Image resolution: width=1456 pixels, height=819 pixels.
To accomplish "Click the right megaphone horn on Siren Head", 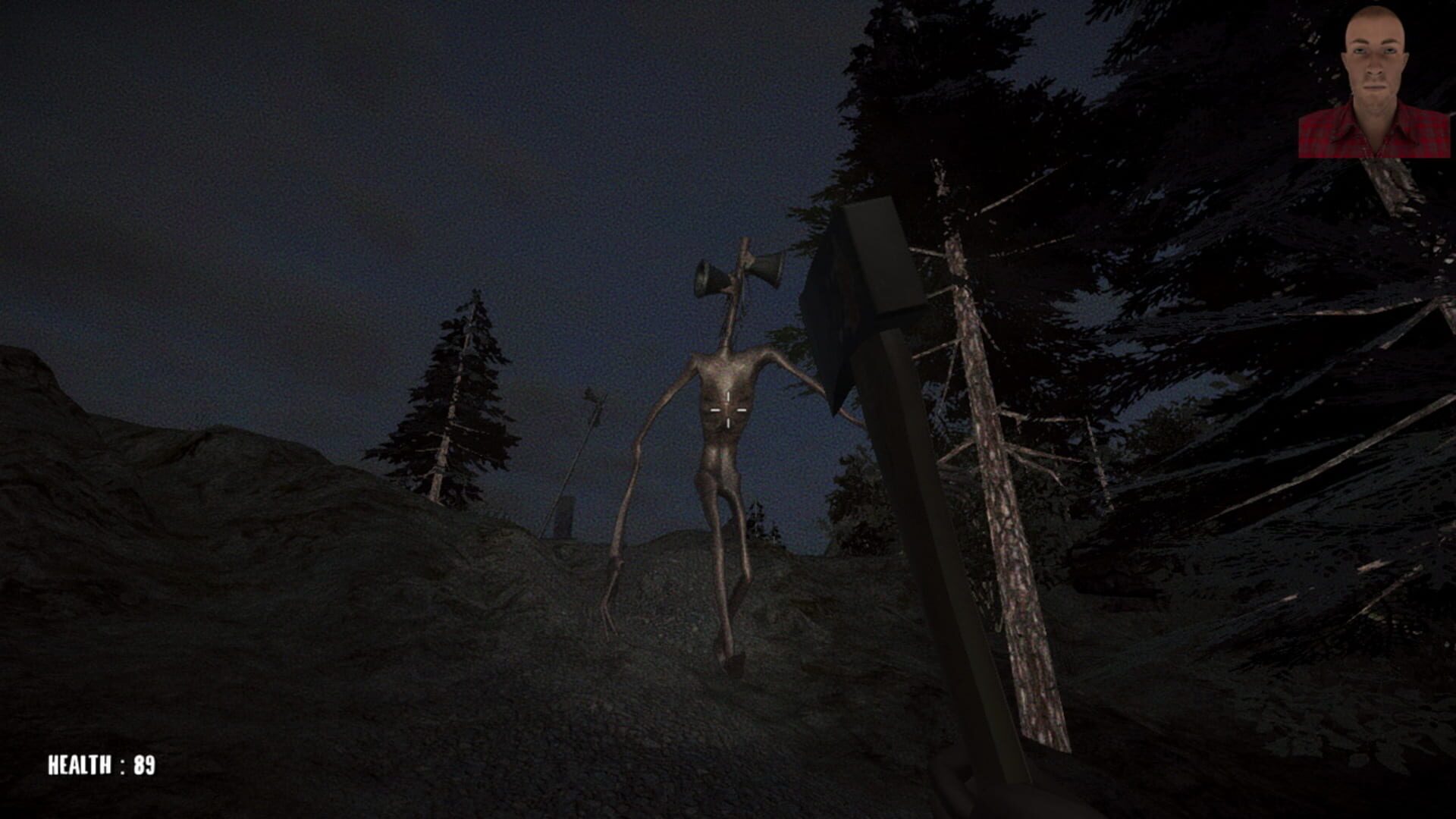I will 762,269.
